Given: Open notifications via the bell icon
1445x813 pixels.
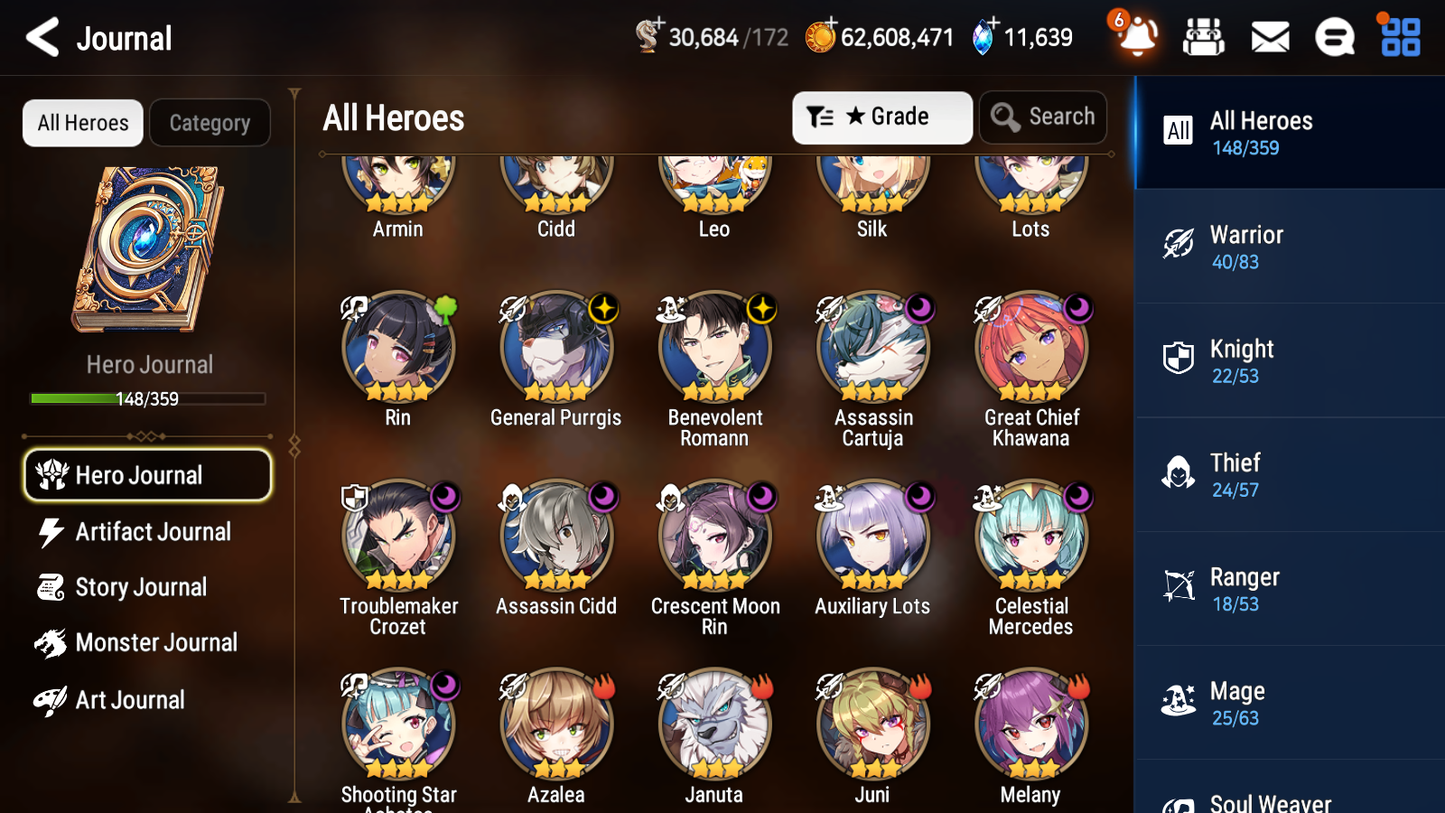Looking at the screenshot, I should tap(1134, 36).
